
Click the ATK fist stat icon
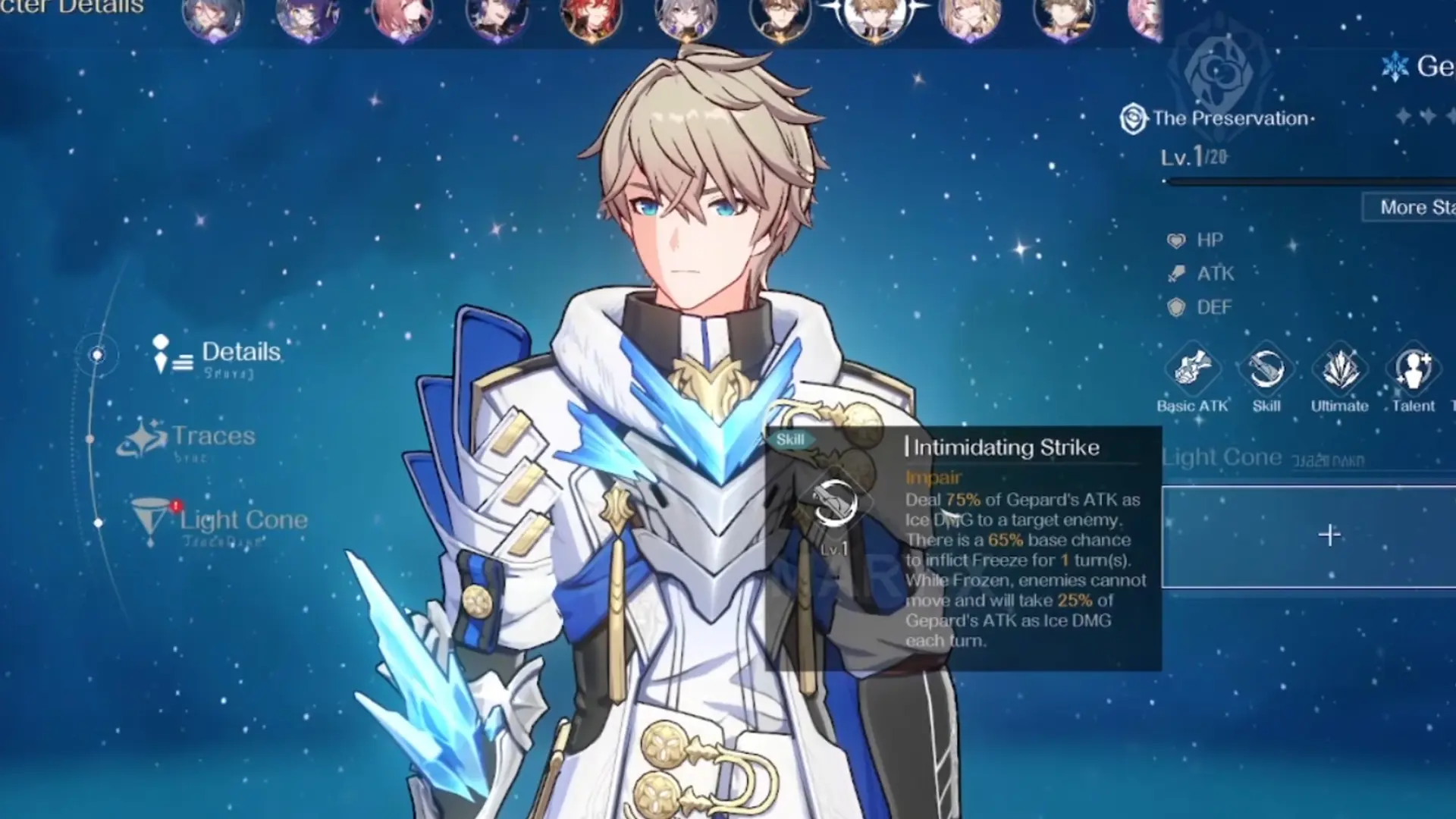pos(1176,274)
